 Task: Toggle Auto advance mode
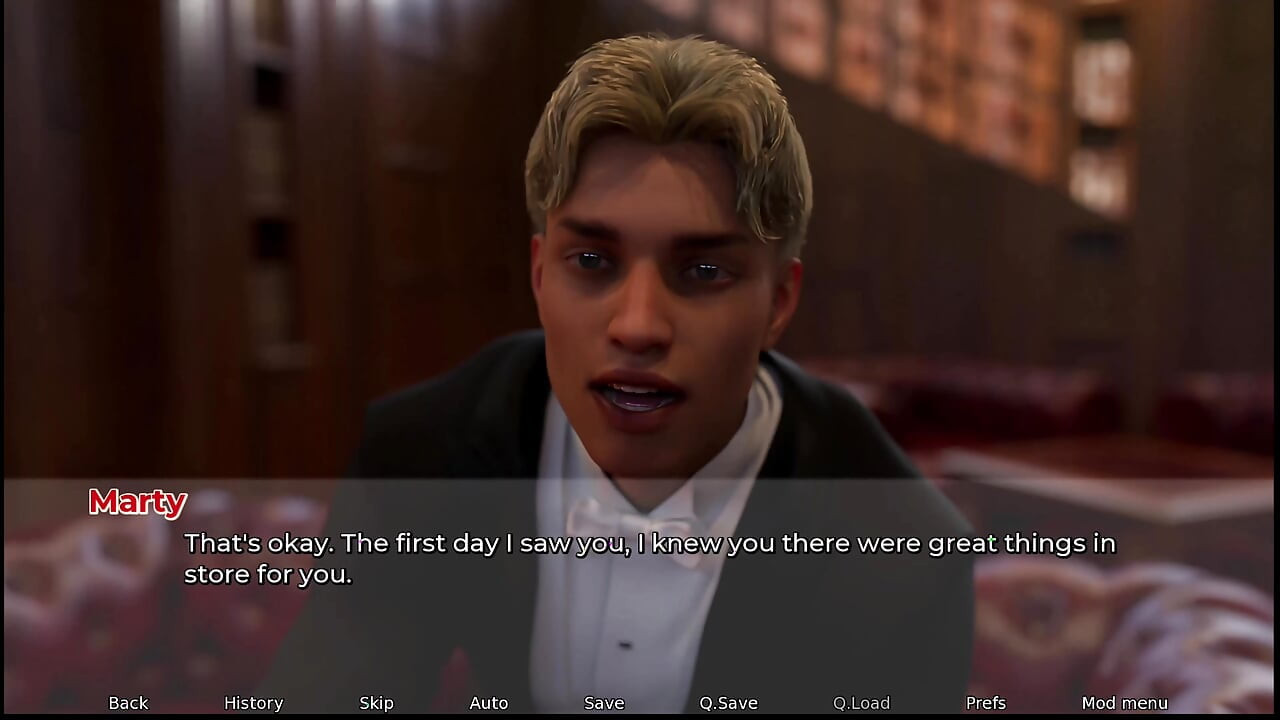pyautogui.click(x=488, y=703)
